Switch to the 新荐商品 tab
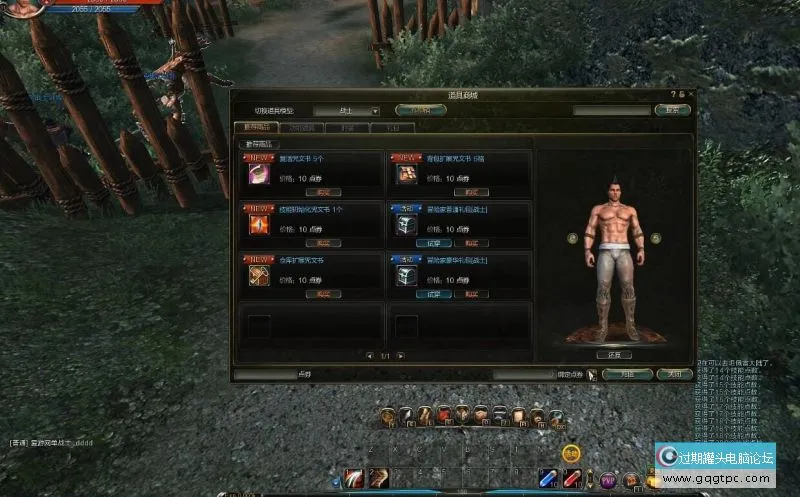 click(x=252, y=128)
